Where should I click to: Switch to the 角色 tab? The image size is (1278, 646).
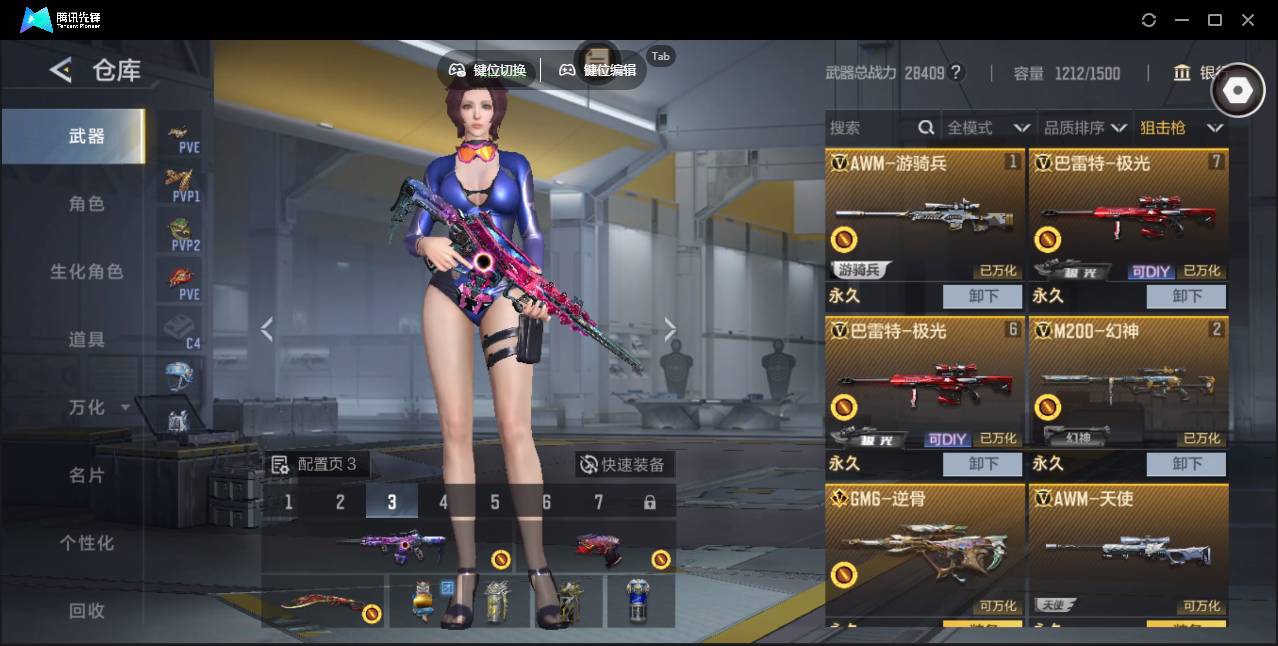[86, 204]
